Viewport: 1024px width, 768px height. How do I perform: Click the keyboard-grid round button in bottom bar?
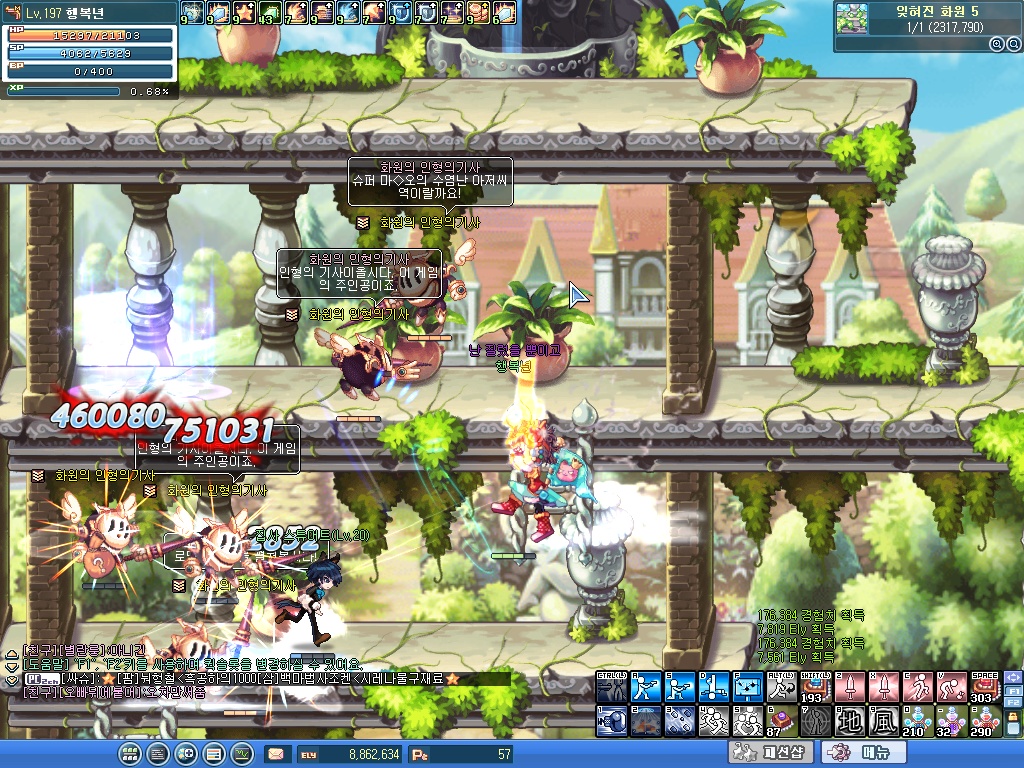coord(129,753)
